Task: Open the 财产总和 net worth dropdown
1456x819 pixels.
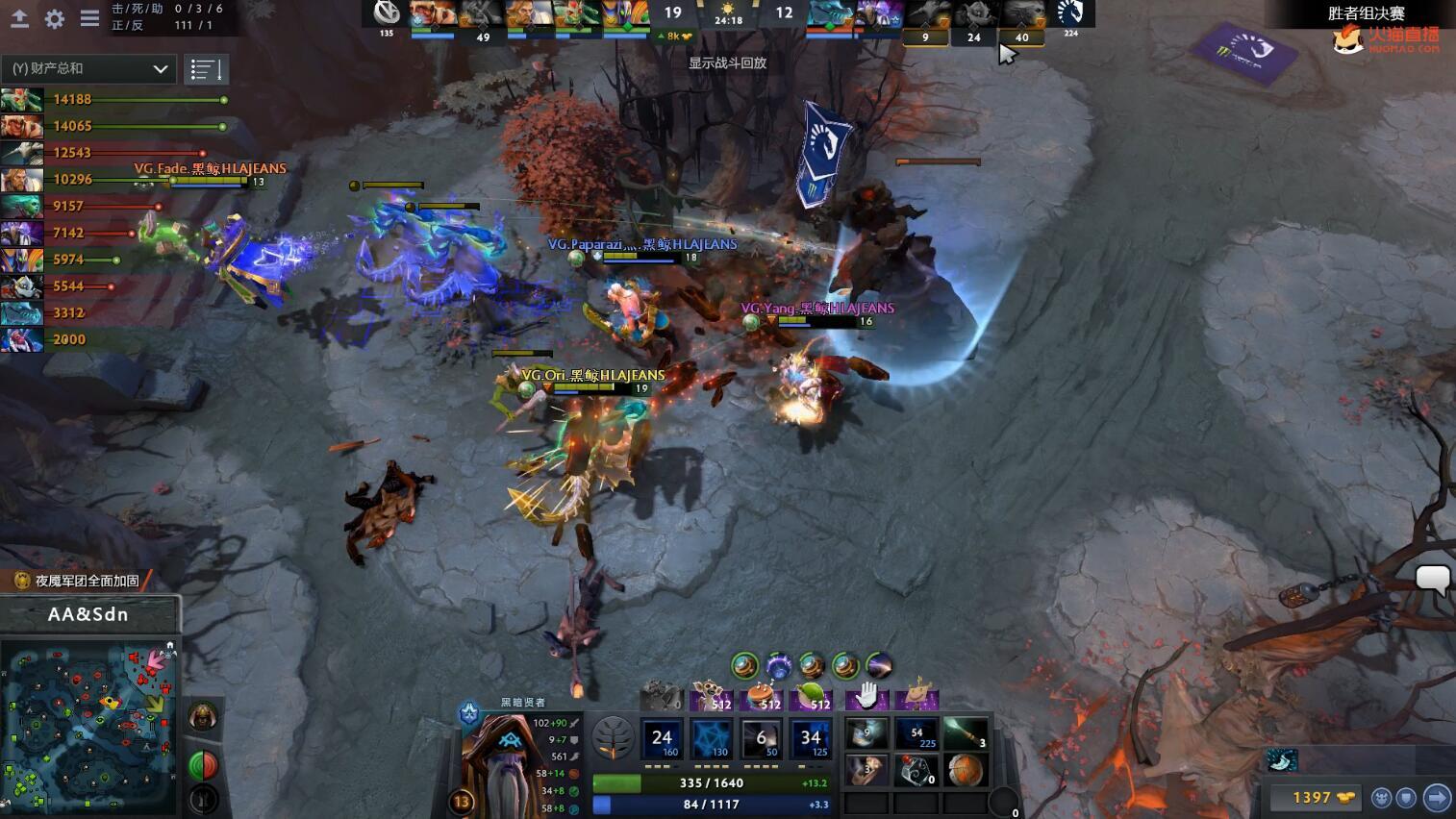Action: 88,68
